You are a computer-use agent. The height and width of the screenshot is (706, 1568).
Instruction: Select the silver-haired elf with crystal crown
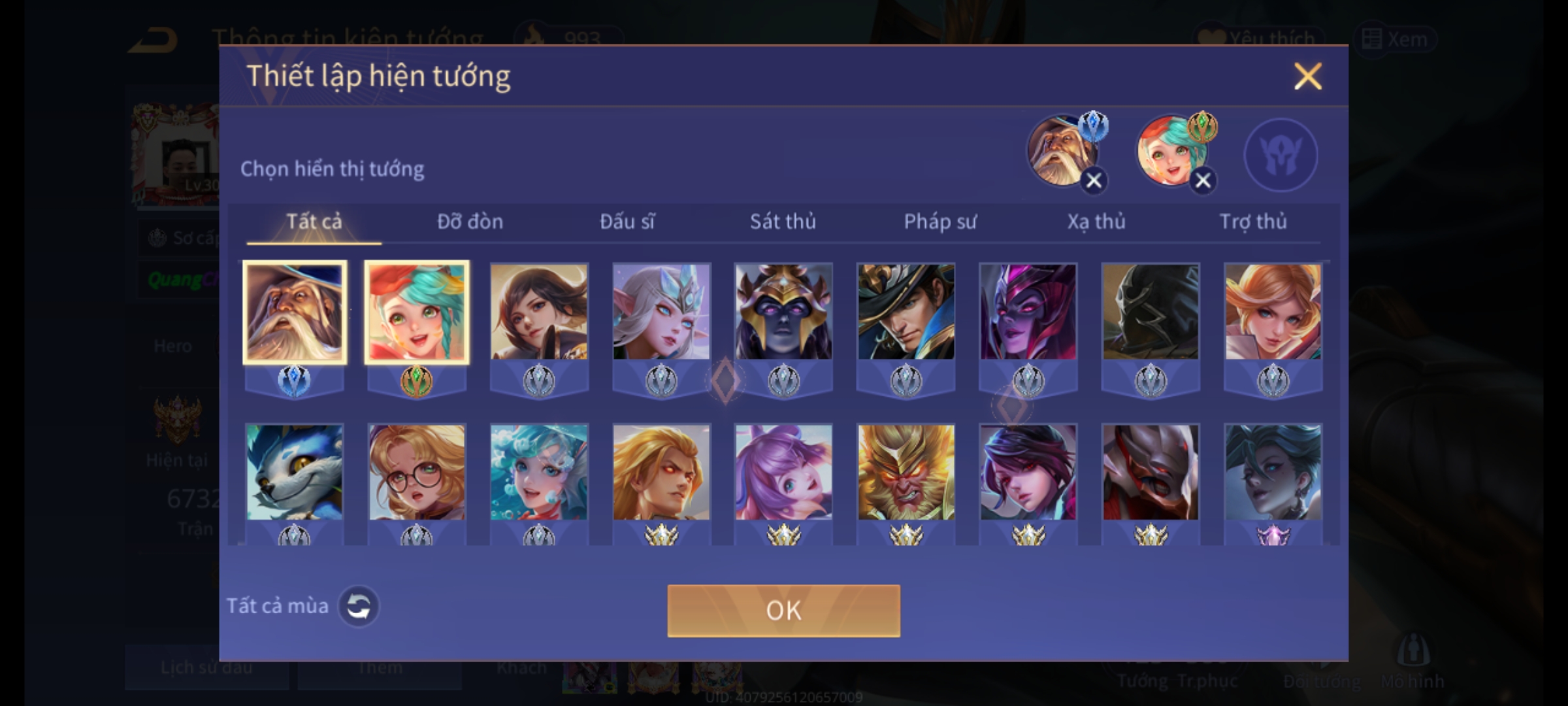tap(661, 312)
